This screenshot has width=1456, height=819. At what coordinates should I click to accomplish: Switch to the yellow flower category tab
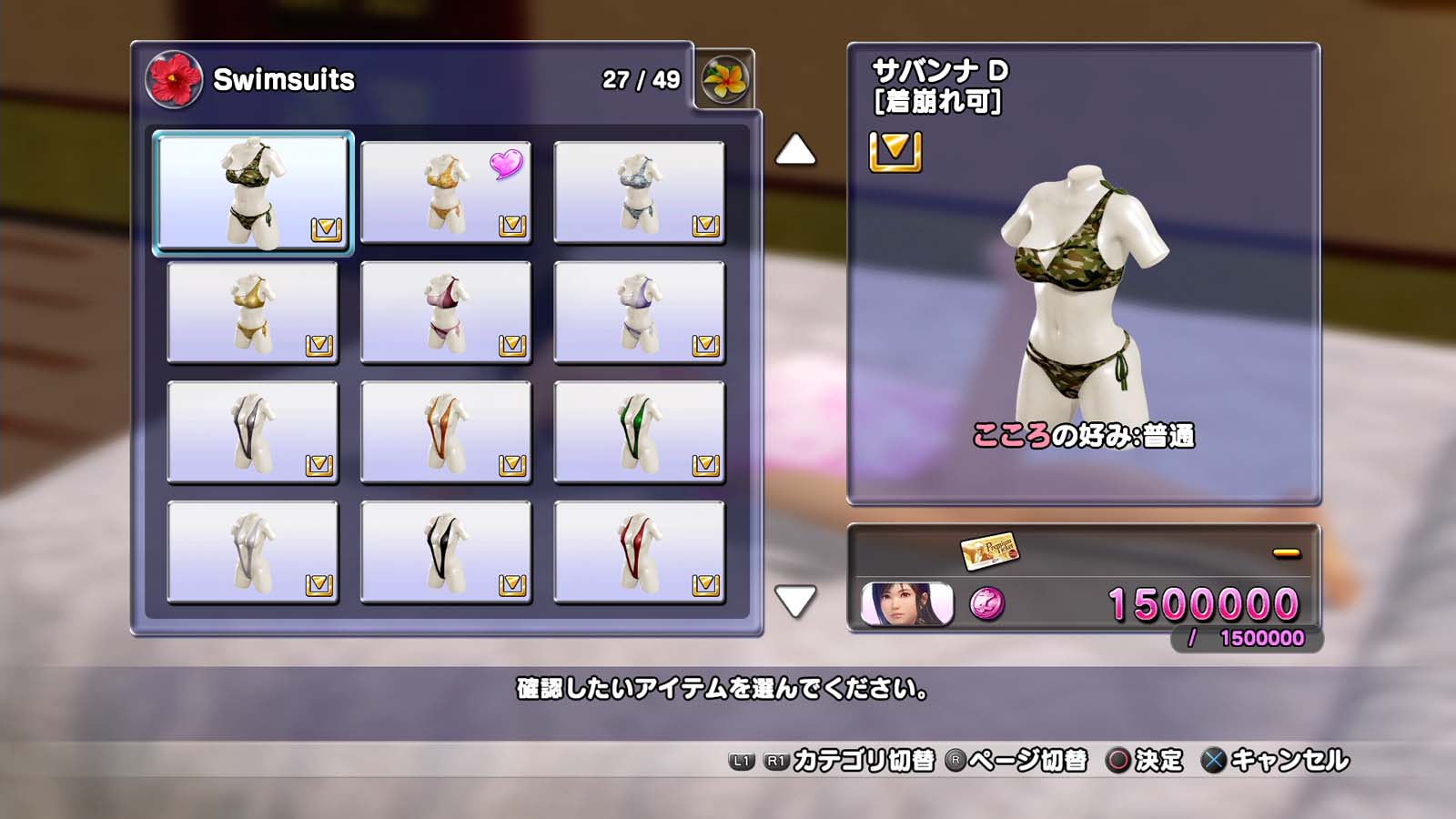(725, 79)
